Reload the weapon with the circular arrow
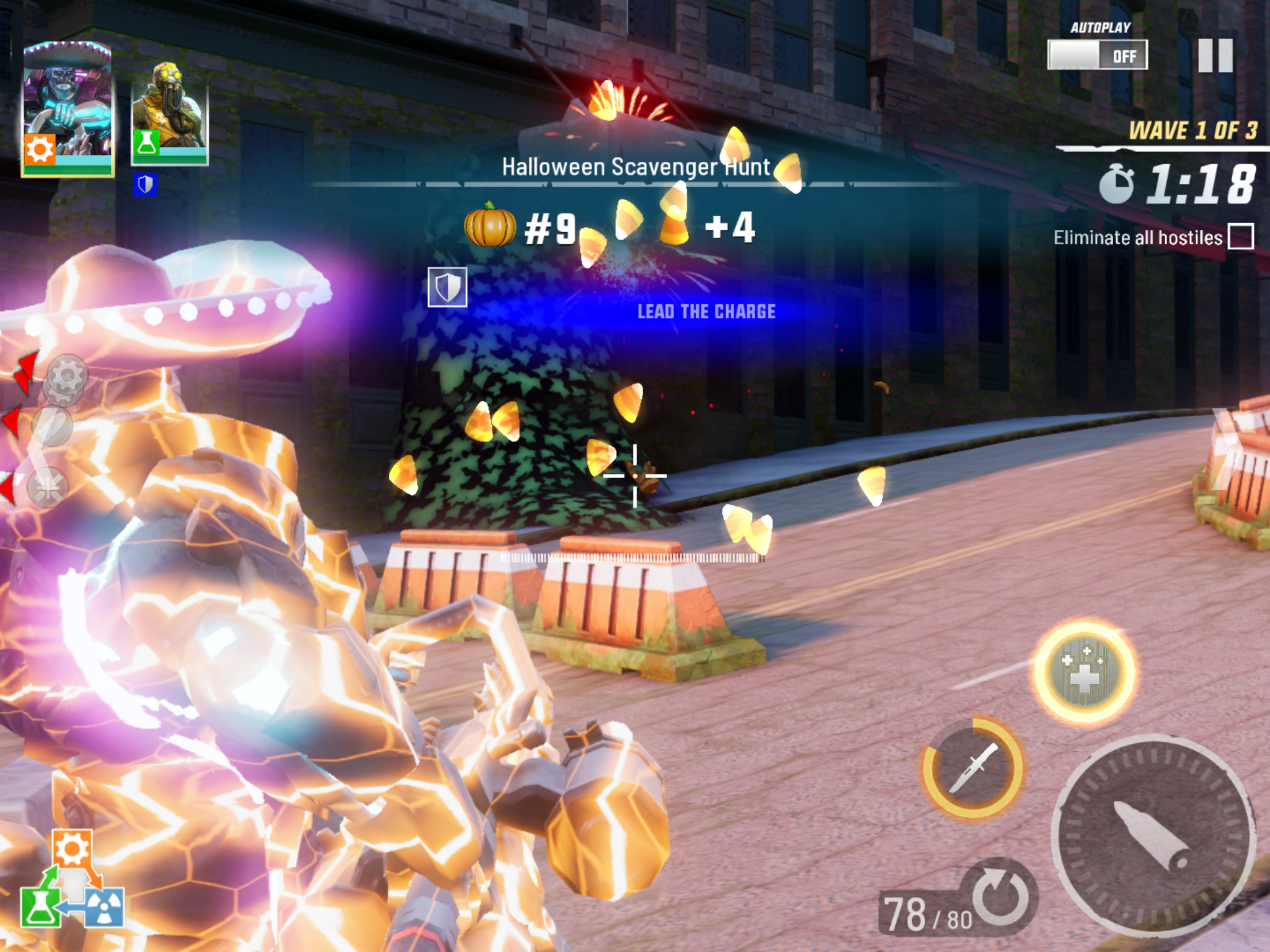 point(1000,896)
